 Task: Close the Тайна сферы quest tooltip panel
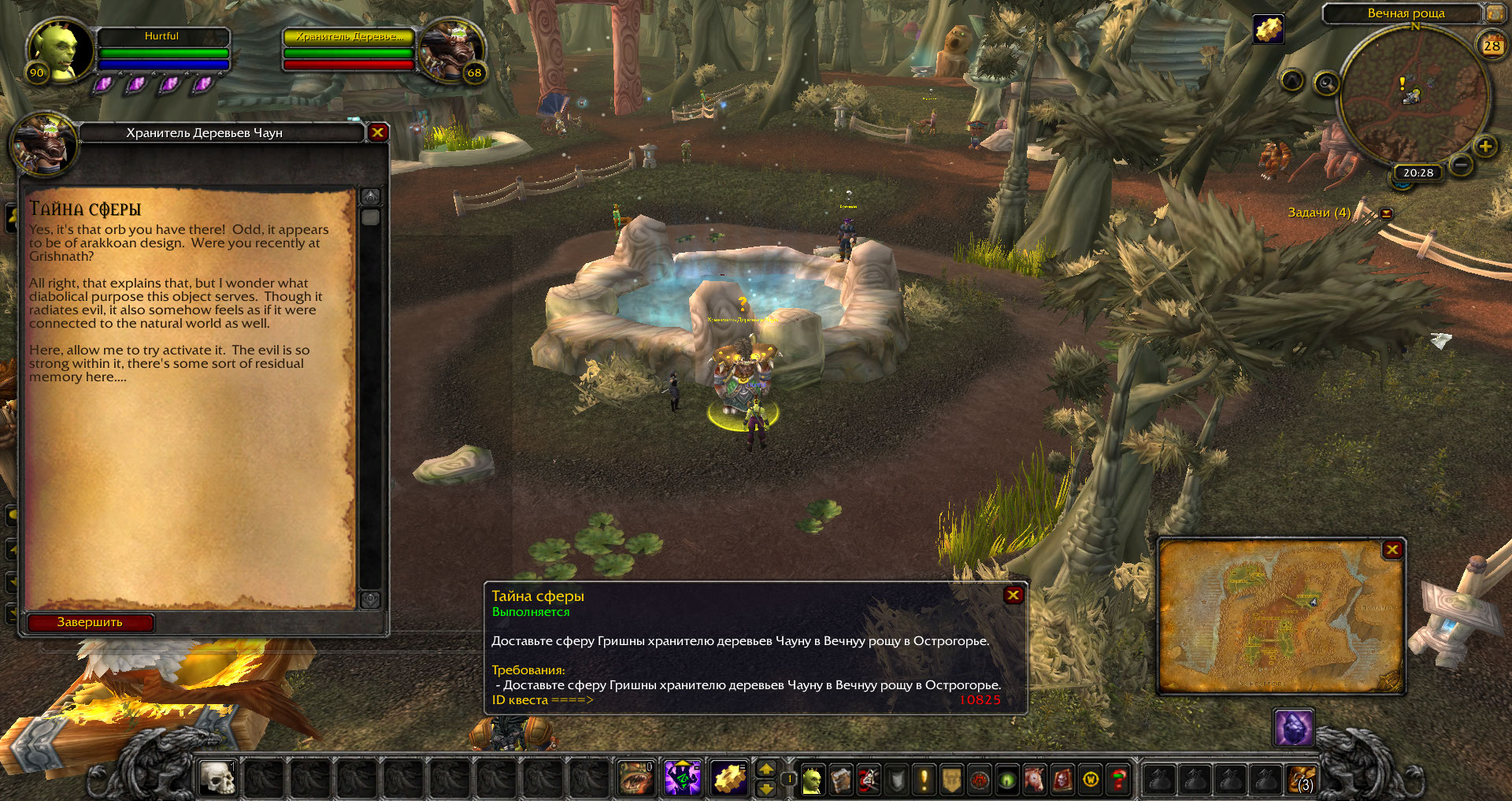[x=1014, y=595]
